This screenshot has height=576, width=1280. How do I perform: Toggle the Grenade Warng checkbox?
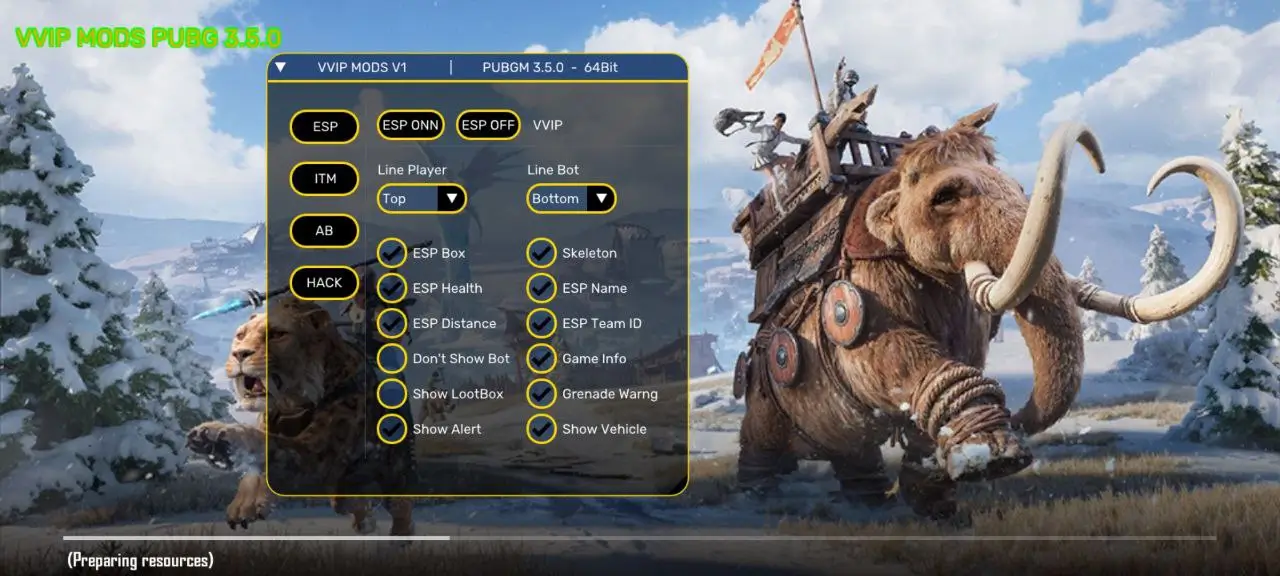(542, 394)
